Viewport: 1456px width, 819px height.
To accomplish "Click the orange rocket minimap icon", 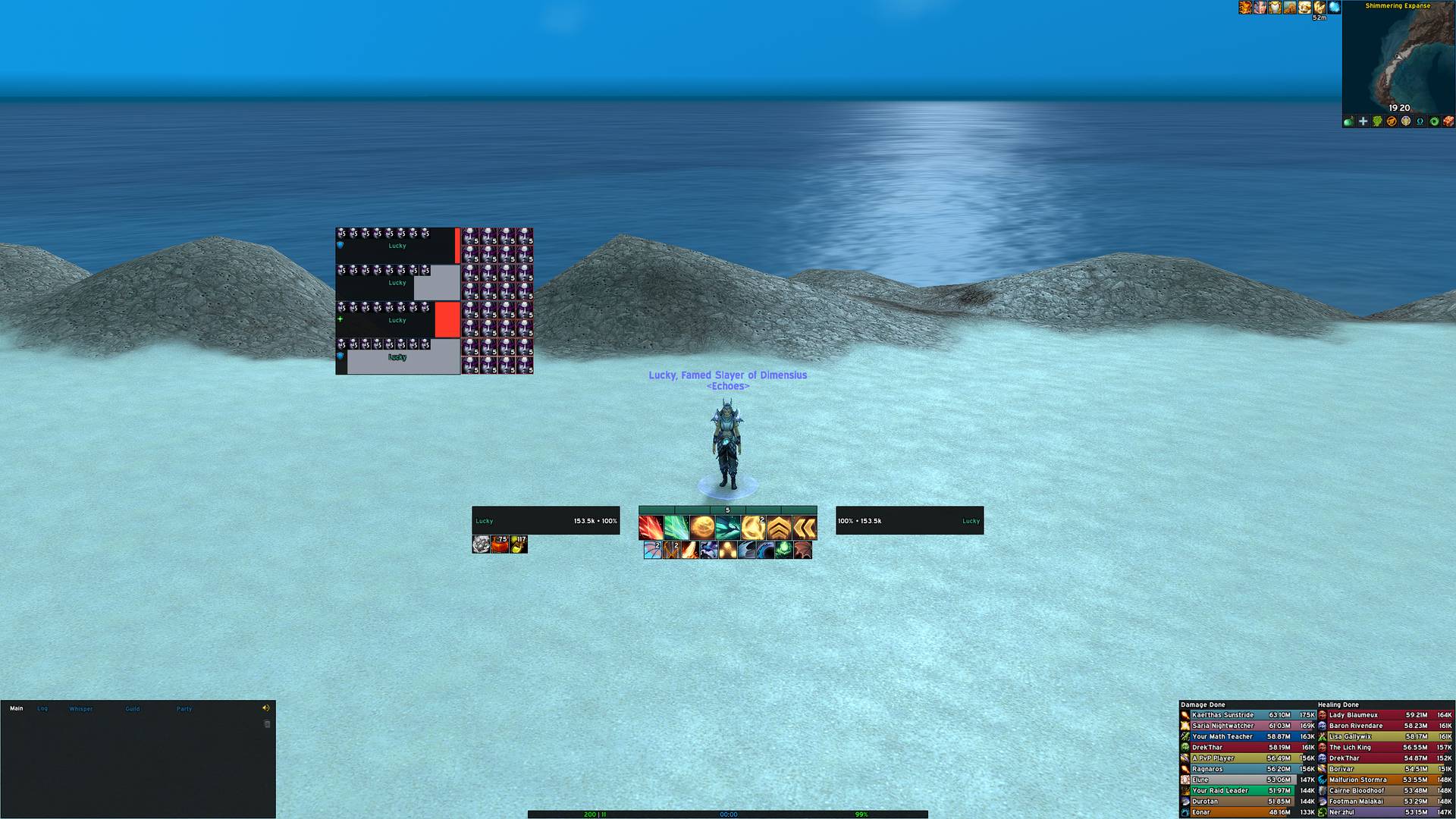I will point(1391,123).
